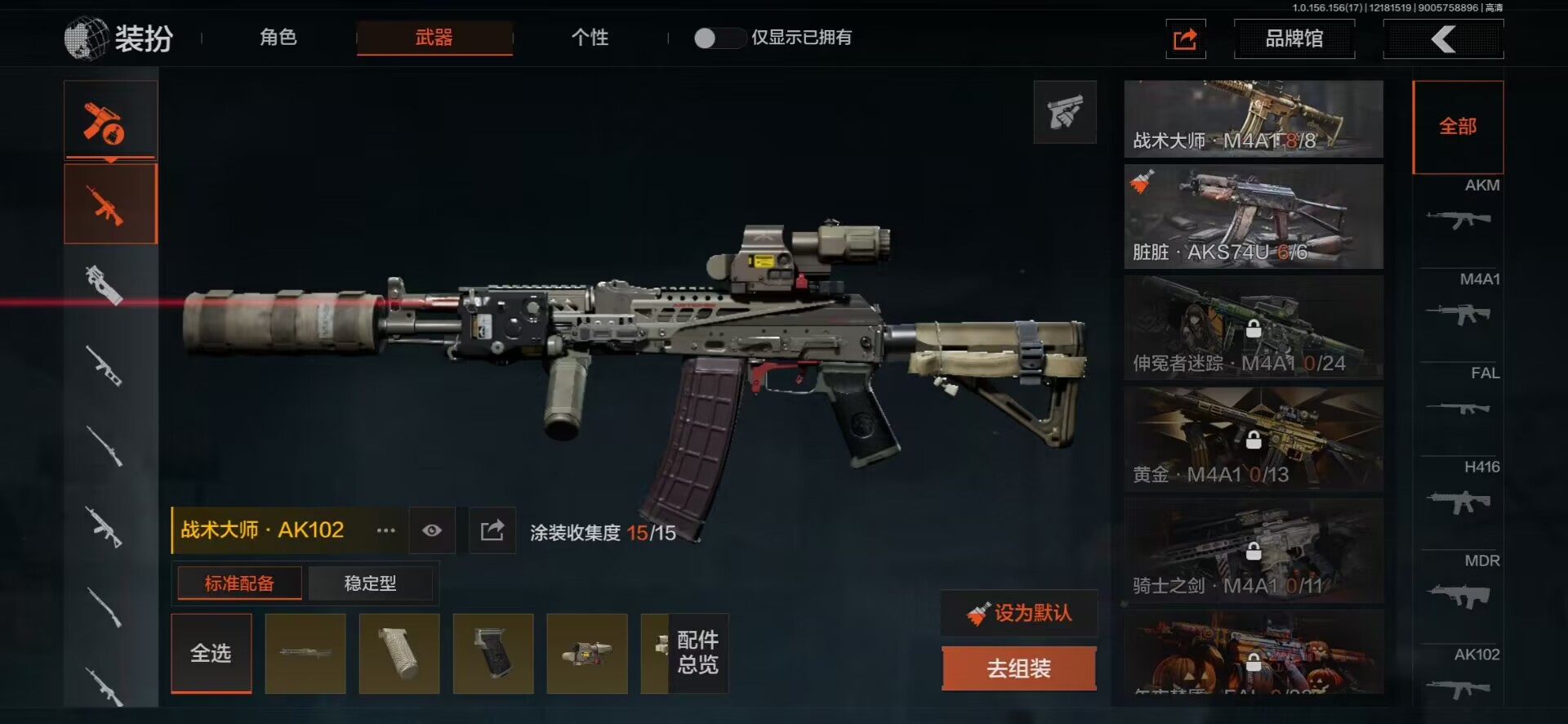Filter skins by MDR
Screen dimensions: 1568x724
1459,586
